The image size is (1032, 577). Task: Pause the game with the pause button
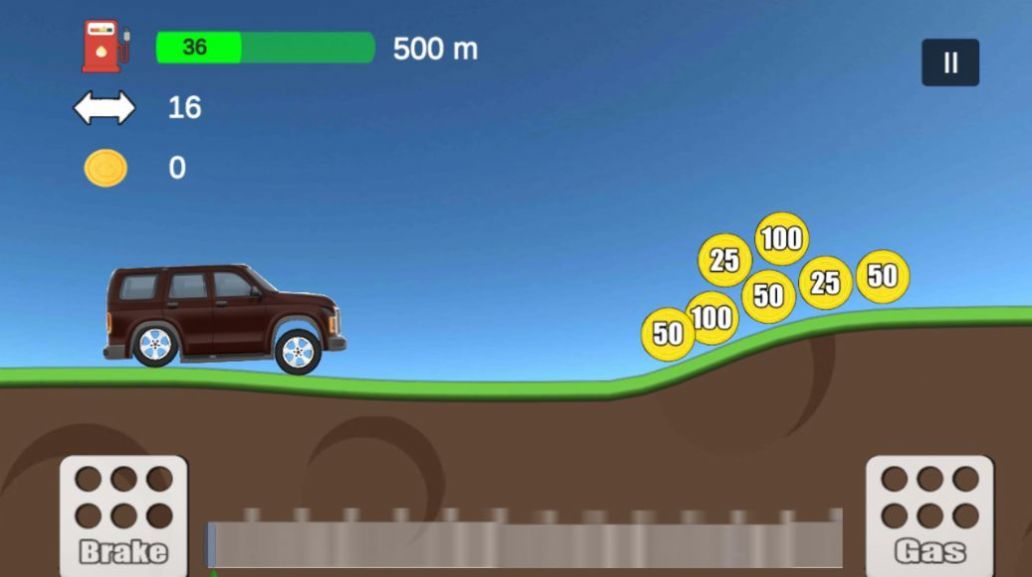pyautogui.click(x=950, y=63)
